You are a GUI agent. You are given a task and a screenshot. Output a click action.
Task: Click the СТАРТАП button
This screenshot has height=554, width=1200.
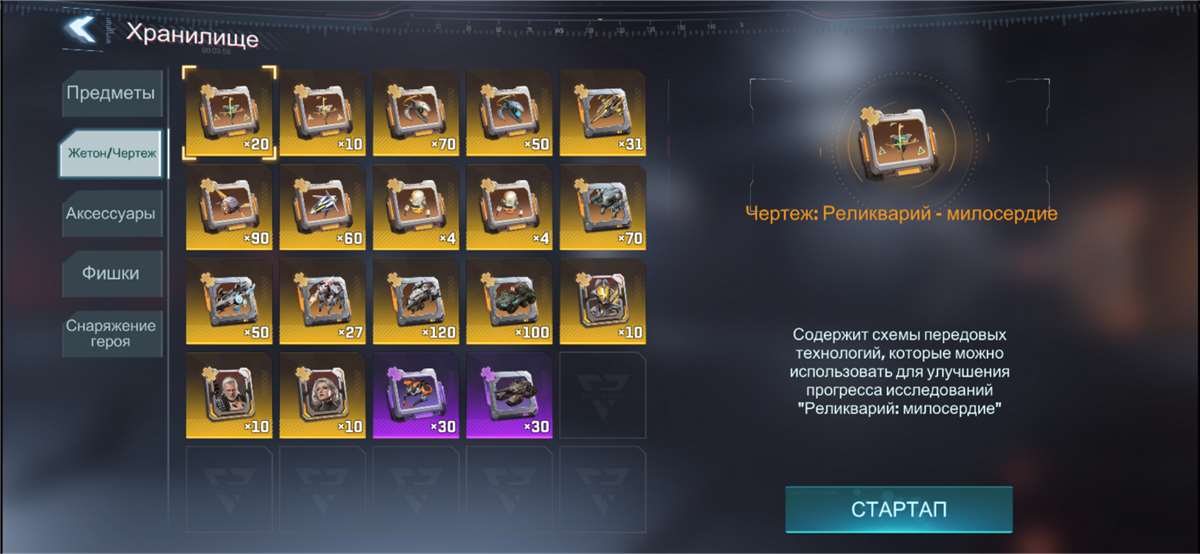pyautogui.click(x=898, y=509)
